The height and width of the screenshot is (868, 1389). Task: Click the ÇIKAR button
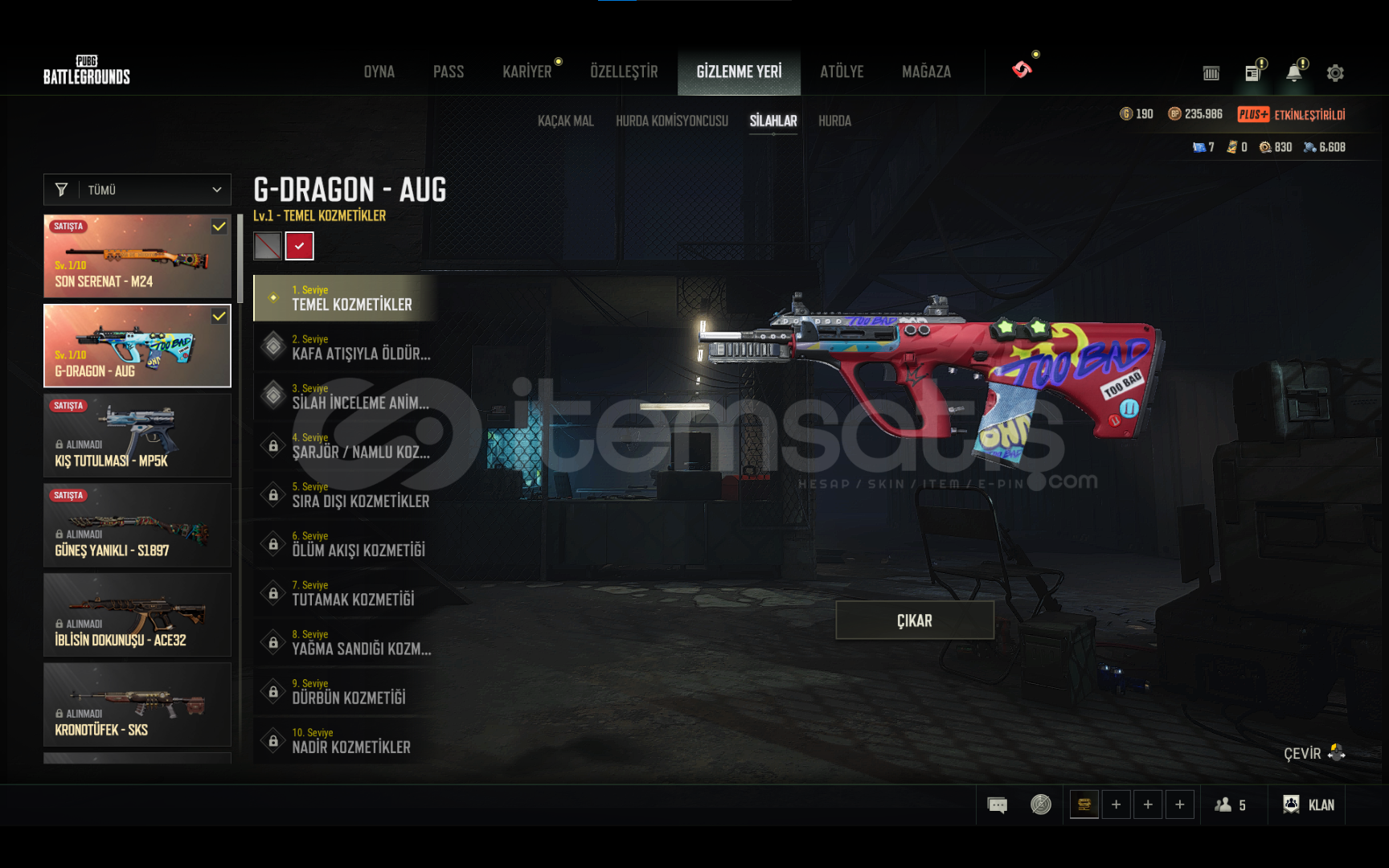pos(915,620)
